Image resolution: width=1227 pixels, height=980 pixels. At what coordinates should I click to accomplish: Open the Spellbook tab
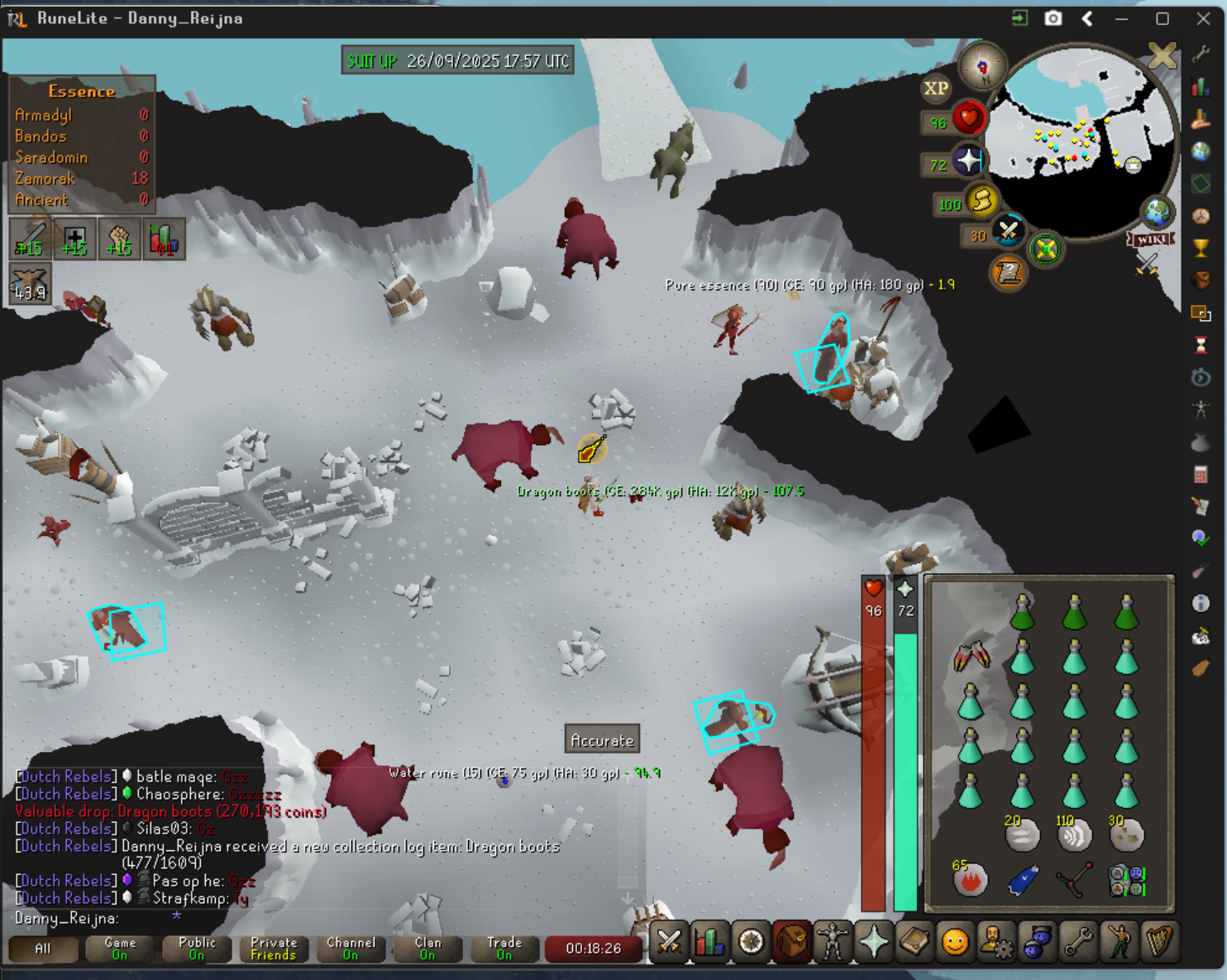pyautogui.click(x=914, y=942)
